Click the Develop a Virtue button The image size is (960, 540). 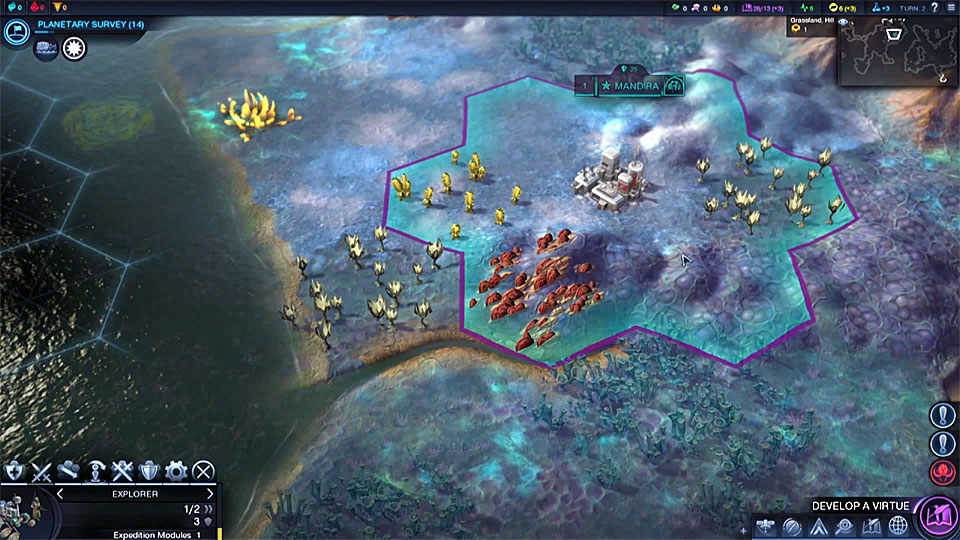pos(938,518)
